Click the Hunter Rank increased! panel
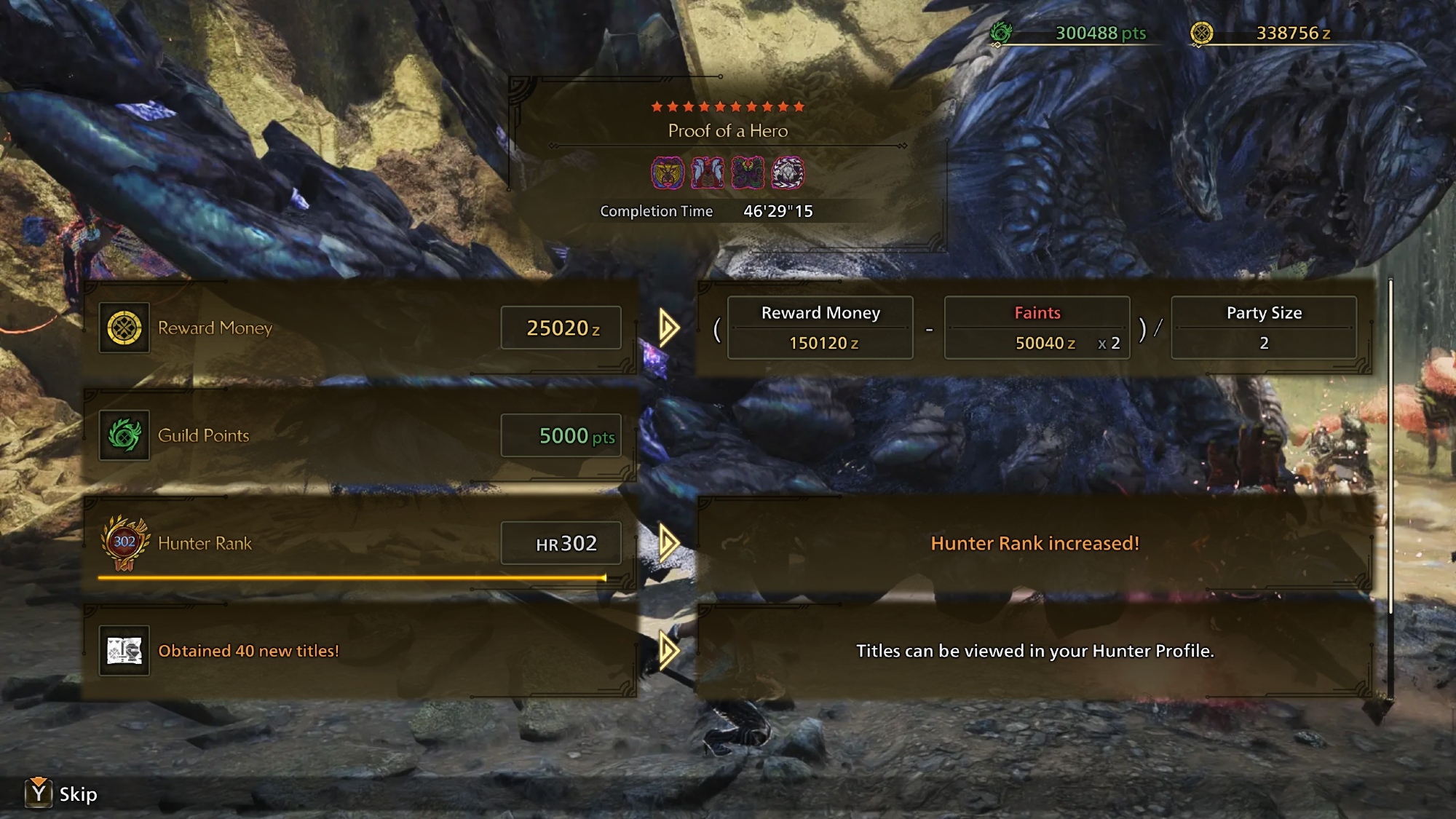 click(x=1034, y=543)
